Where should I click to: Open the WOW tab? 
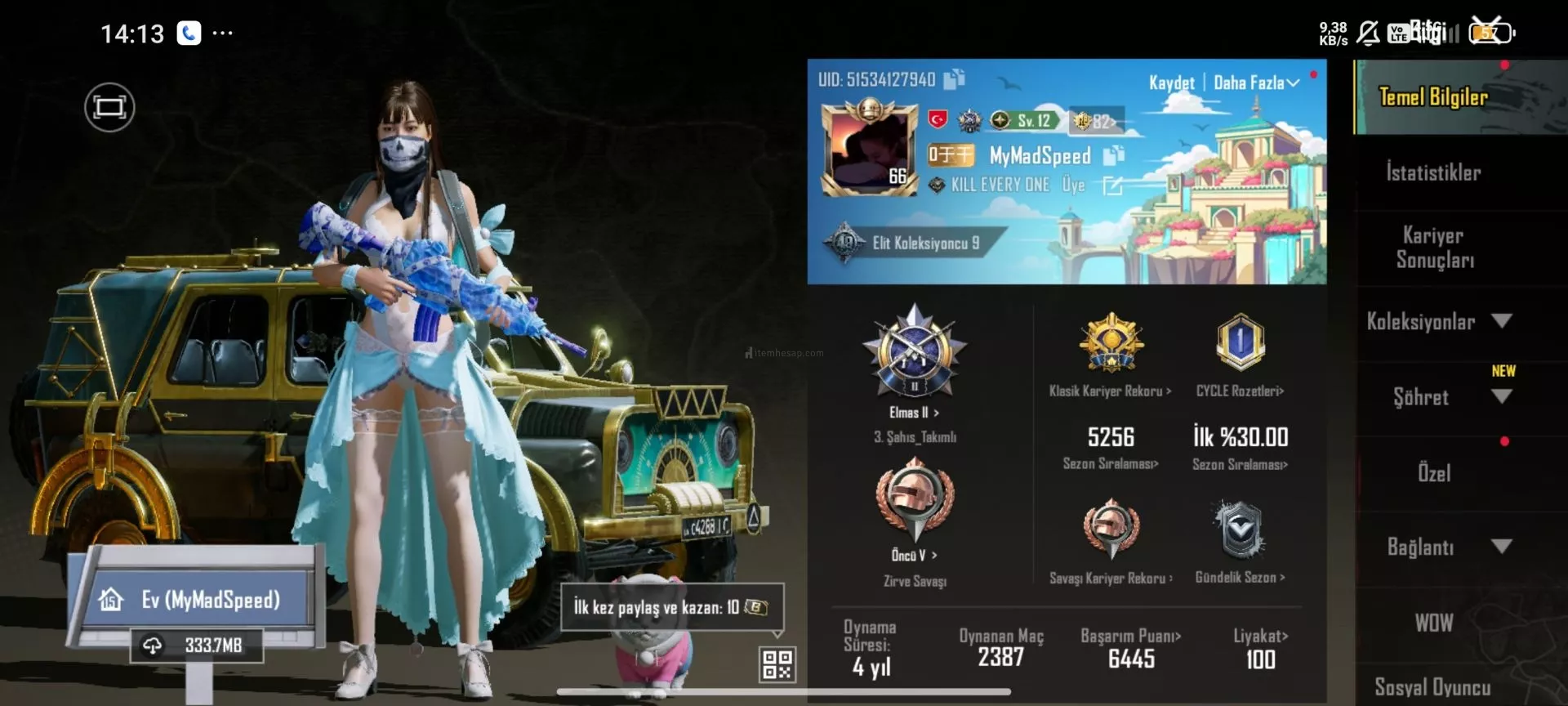tap(1434, 623)
